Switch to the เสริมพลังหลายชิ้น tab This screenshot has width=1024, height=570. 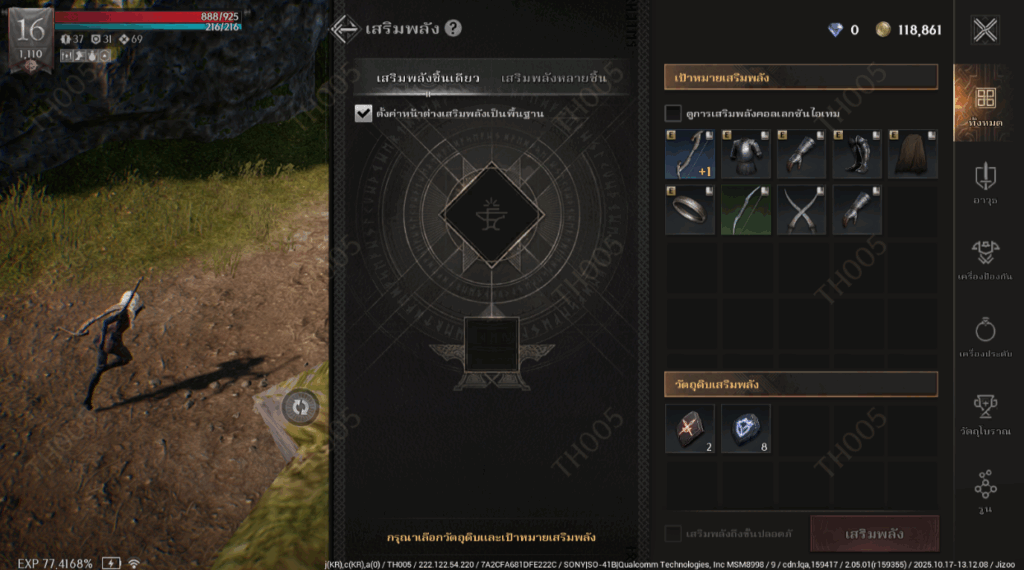coord(553,78)
